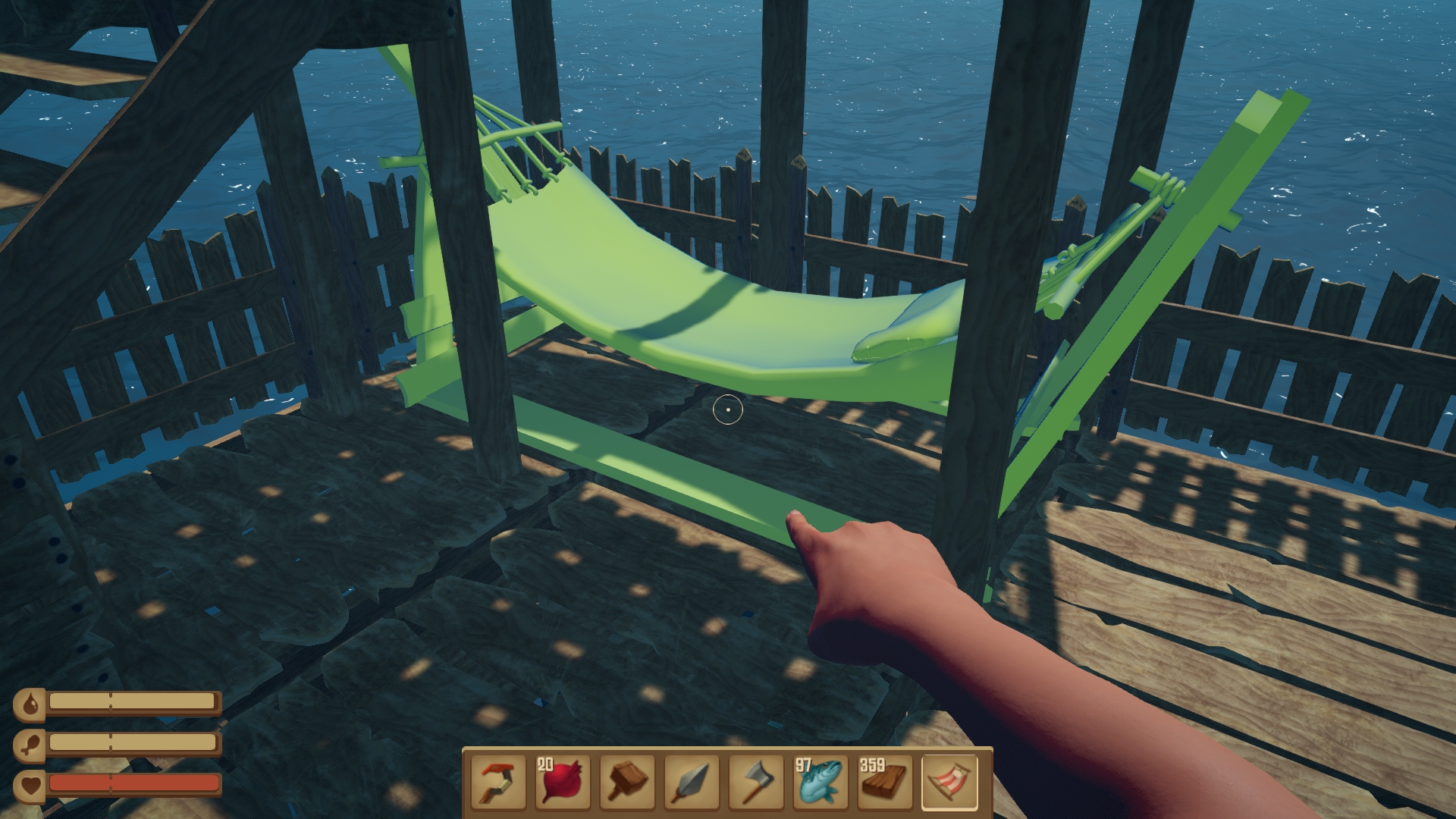This screenshot has height=819, width=1456.
Task: Click the center crosshair dot
Action: (727, 409)
